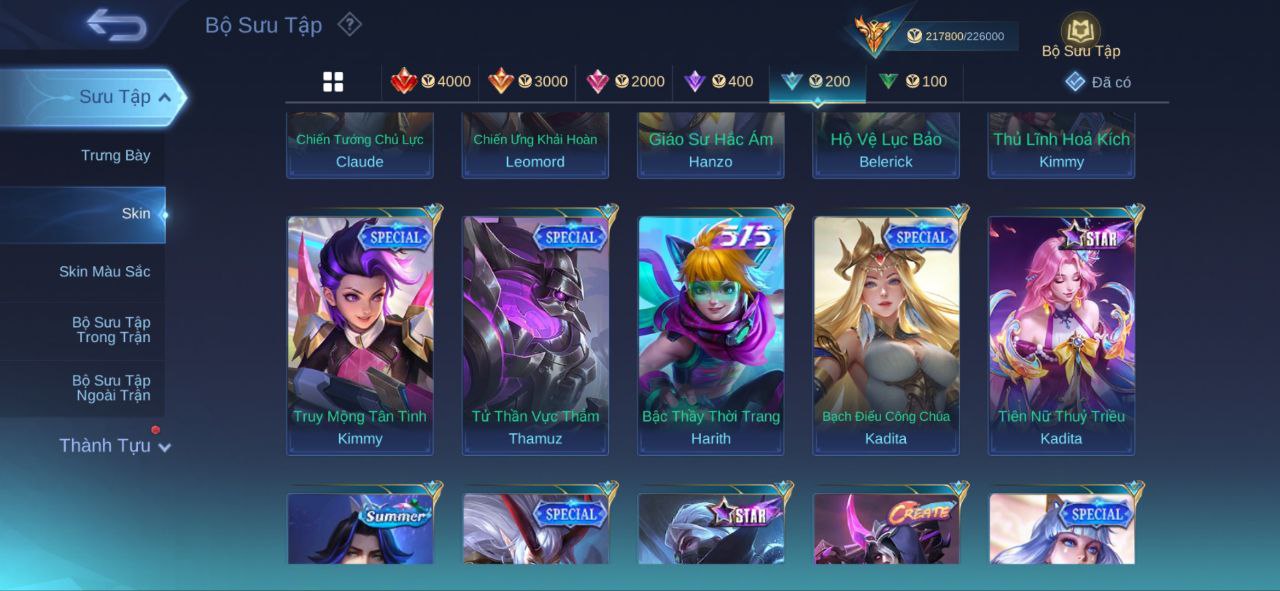Switch to the 3000-point tier tab

pos(528,82)
